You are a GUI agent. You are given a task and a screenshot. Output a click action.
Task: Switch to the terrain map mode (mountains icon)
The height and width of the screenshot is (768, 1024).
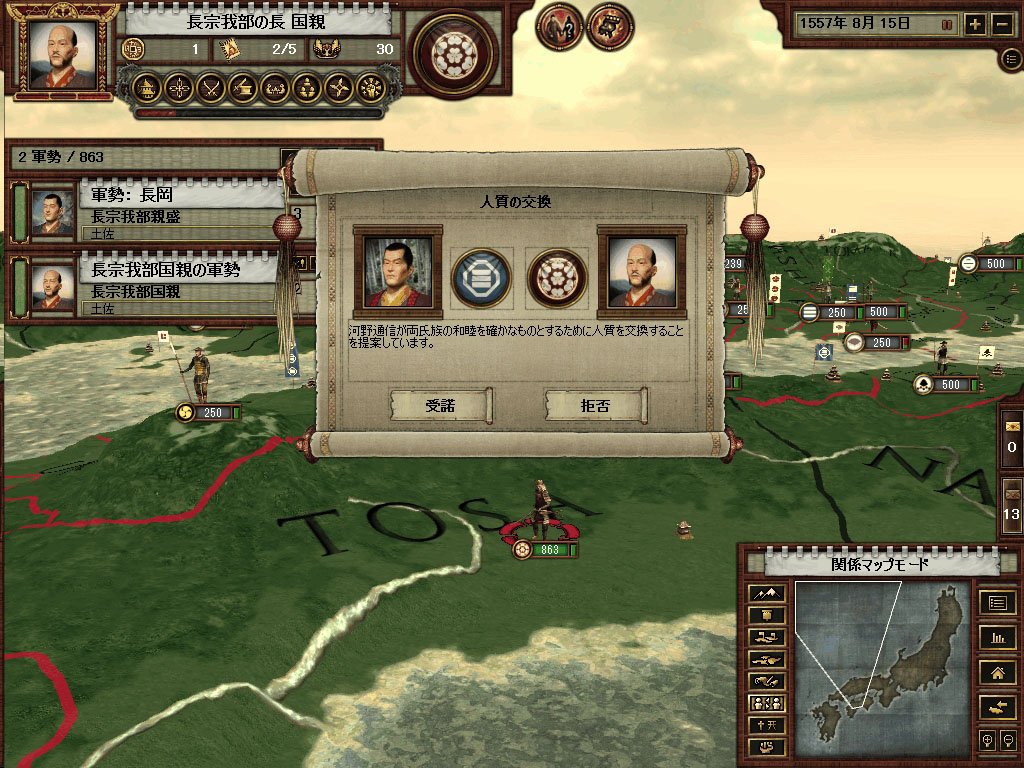(767, 593)
